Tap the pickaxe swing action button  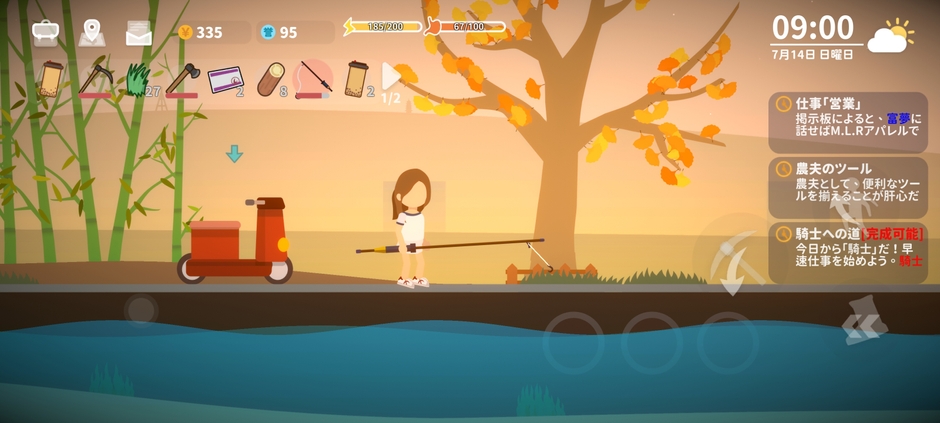click(733, 254)
